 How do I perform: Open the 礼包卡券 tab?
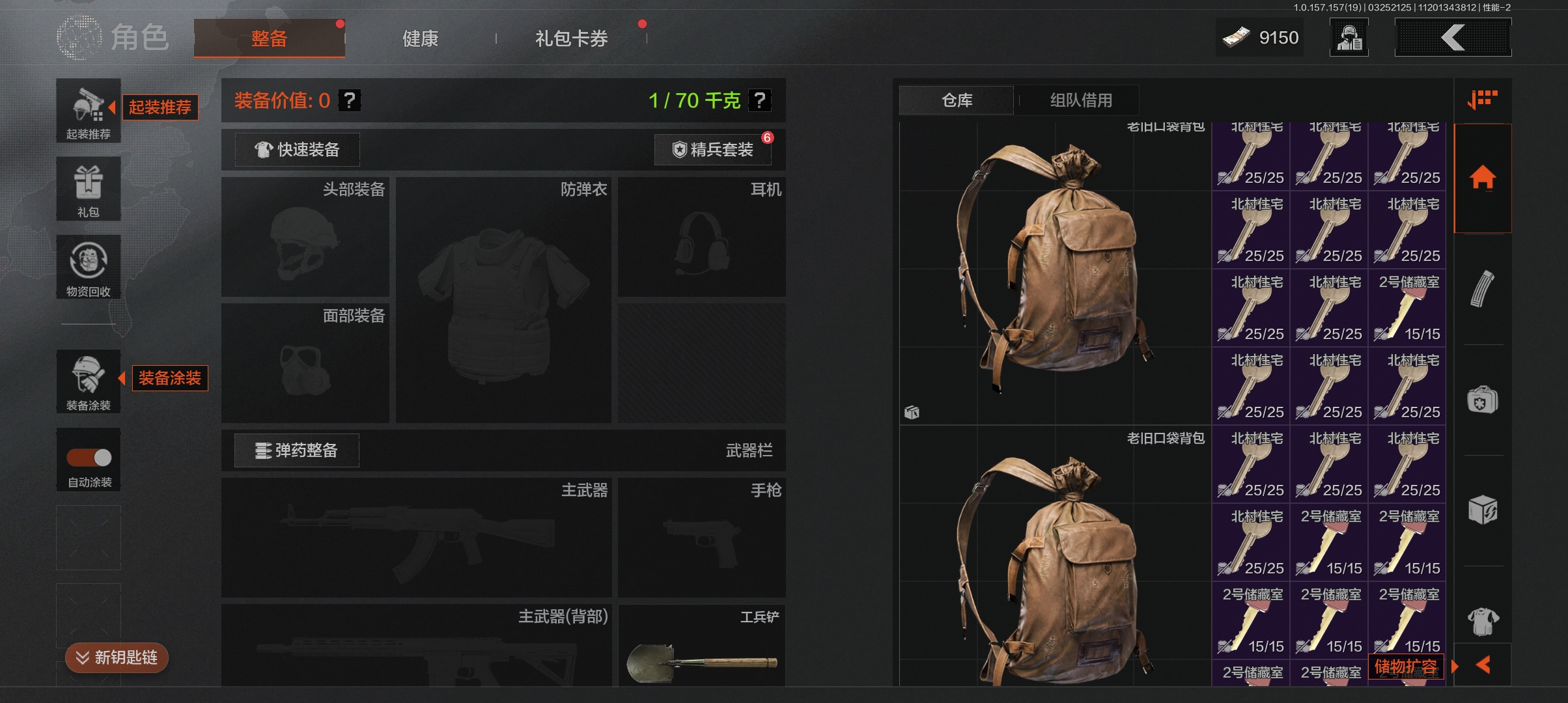571,38
